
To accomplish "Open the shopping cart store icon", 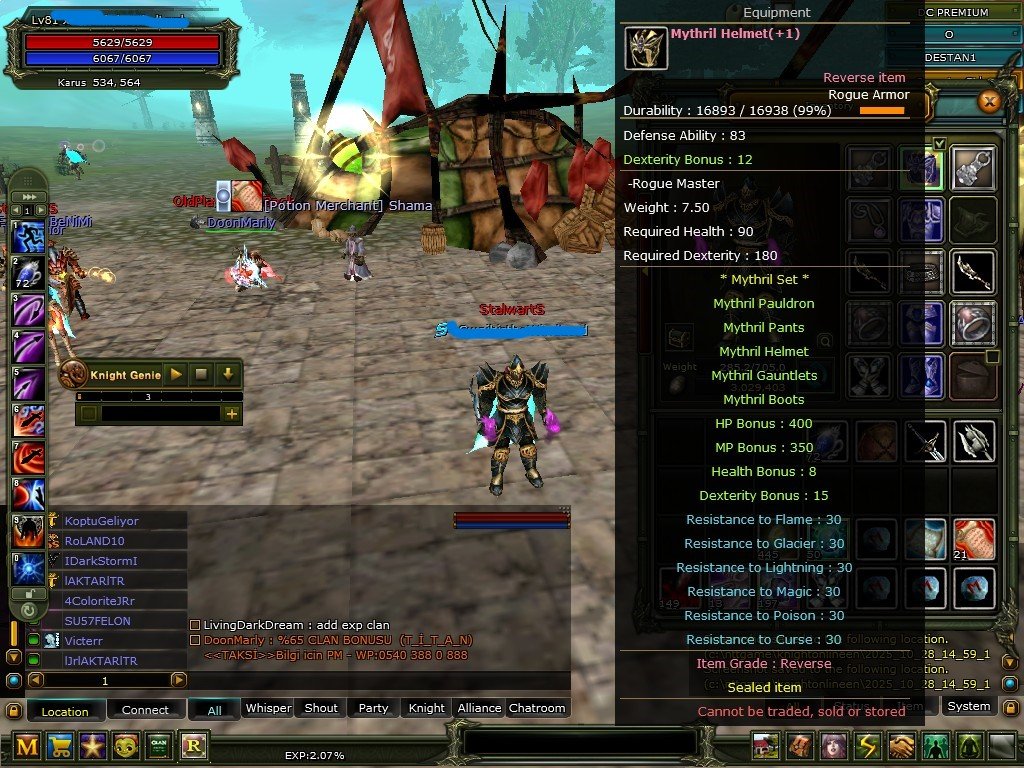I will coord(60,746).
